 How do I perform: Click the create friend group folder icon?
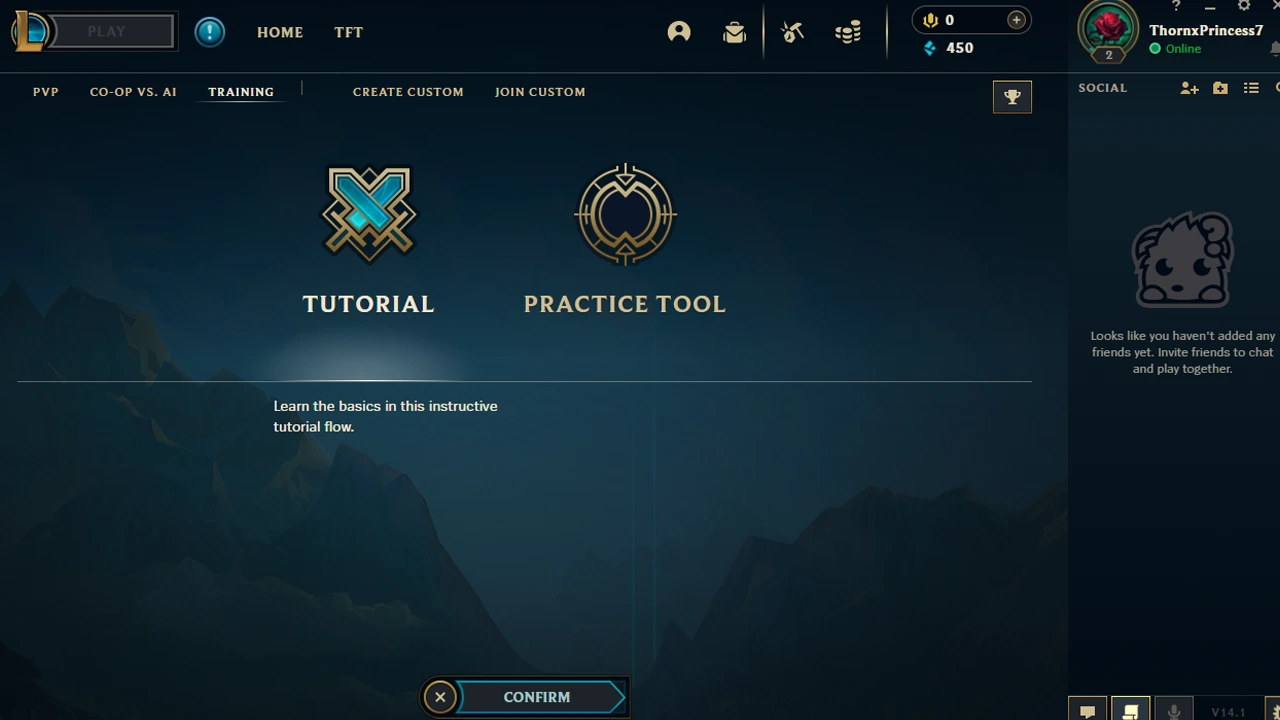[x=1220, y=88]
